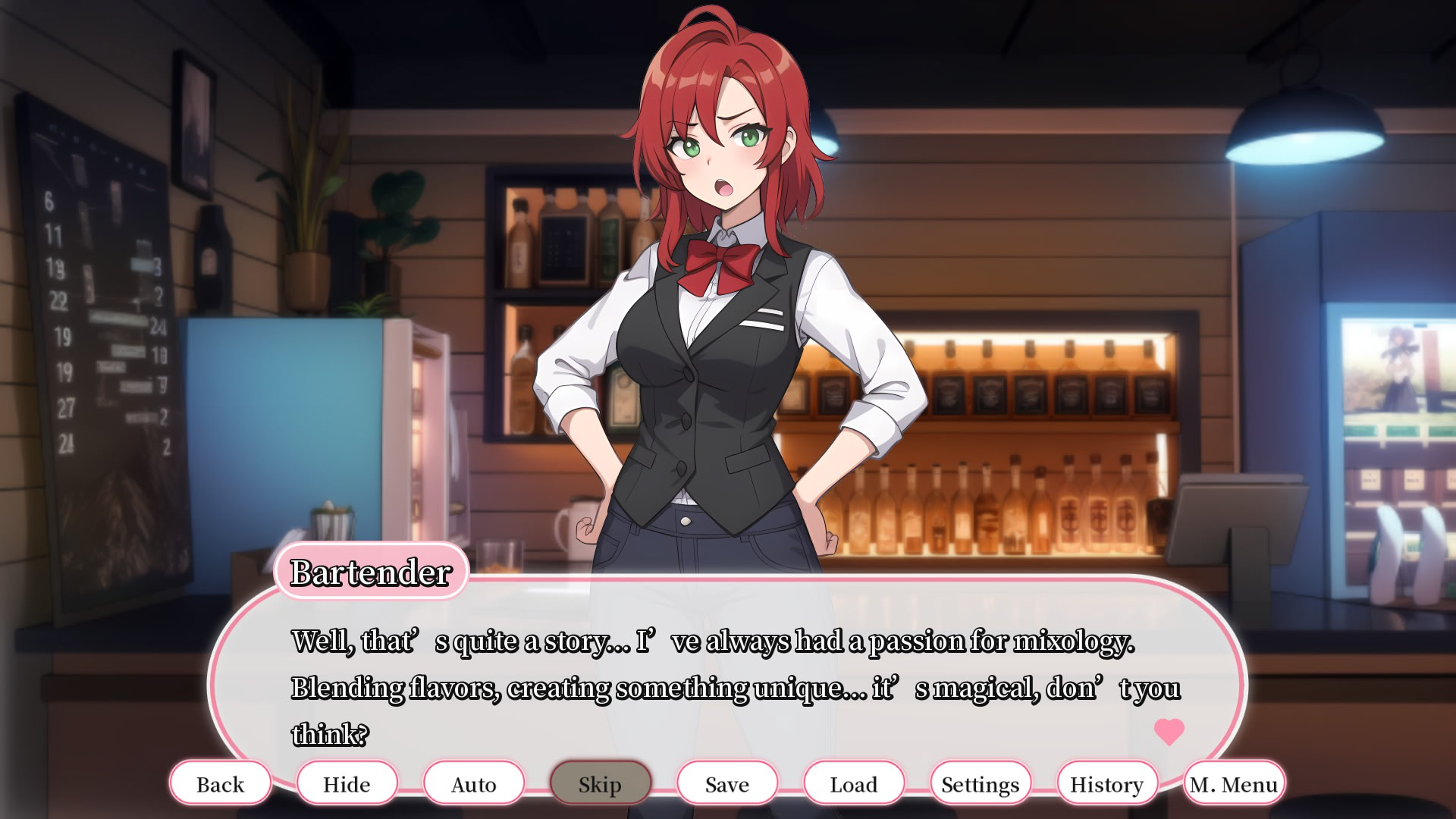The width and height of the screenshot is (1456, 819).
Task: Return to the Main Menu
Action: [1230, 783]
